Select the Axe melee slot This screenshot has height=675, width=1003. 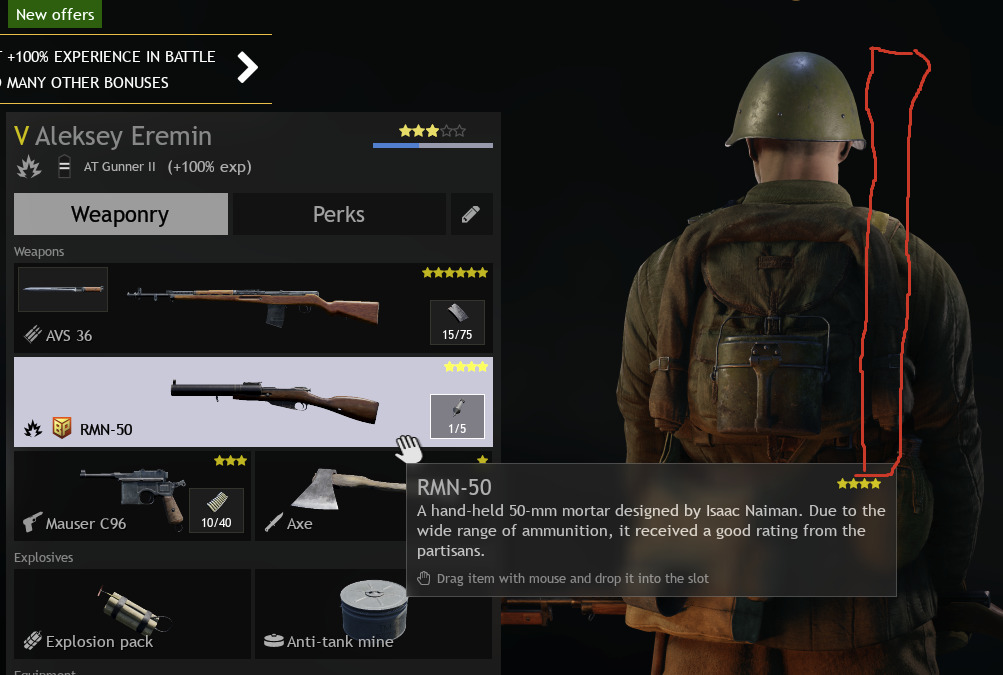pos(330,495)
